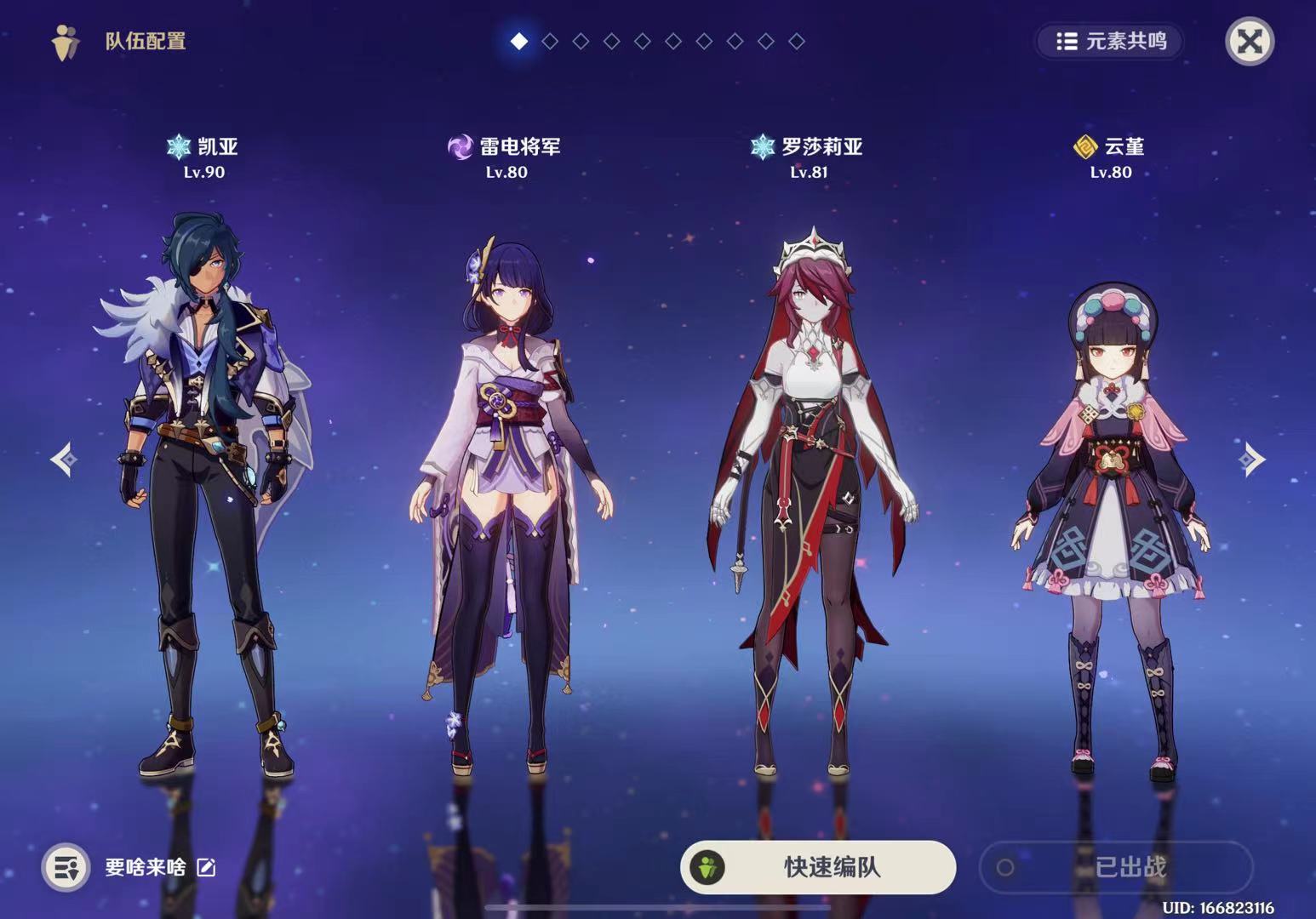This screenshot has height=919, width=1316.
Task: Open the team list icon beside team name
Action: [66, 867]
